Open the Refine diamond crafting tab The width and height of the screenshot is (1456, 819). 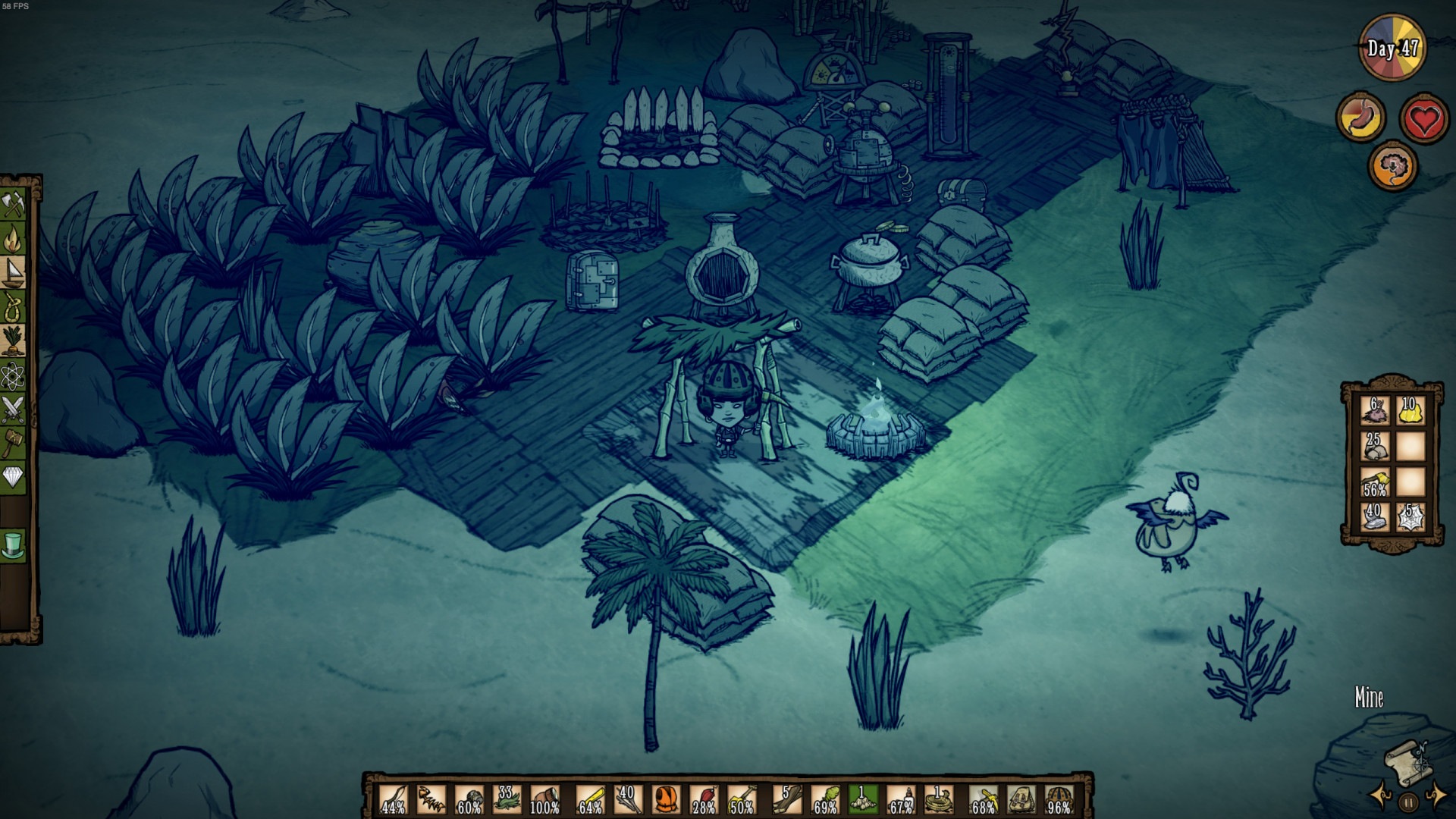[14, 476]
